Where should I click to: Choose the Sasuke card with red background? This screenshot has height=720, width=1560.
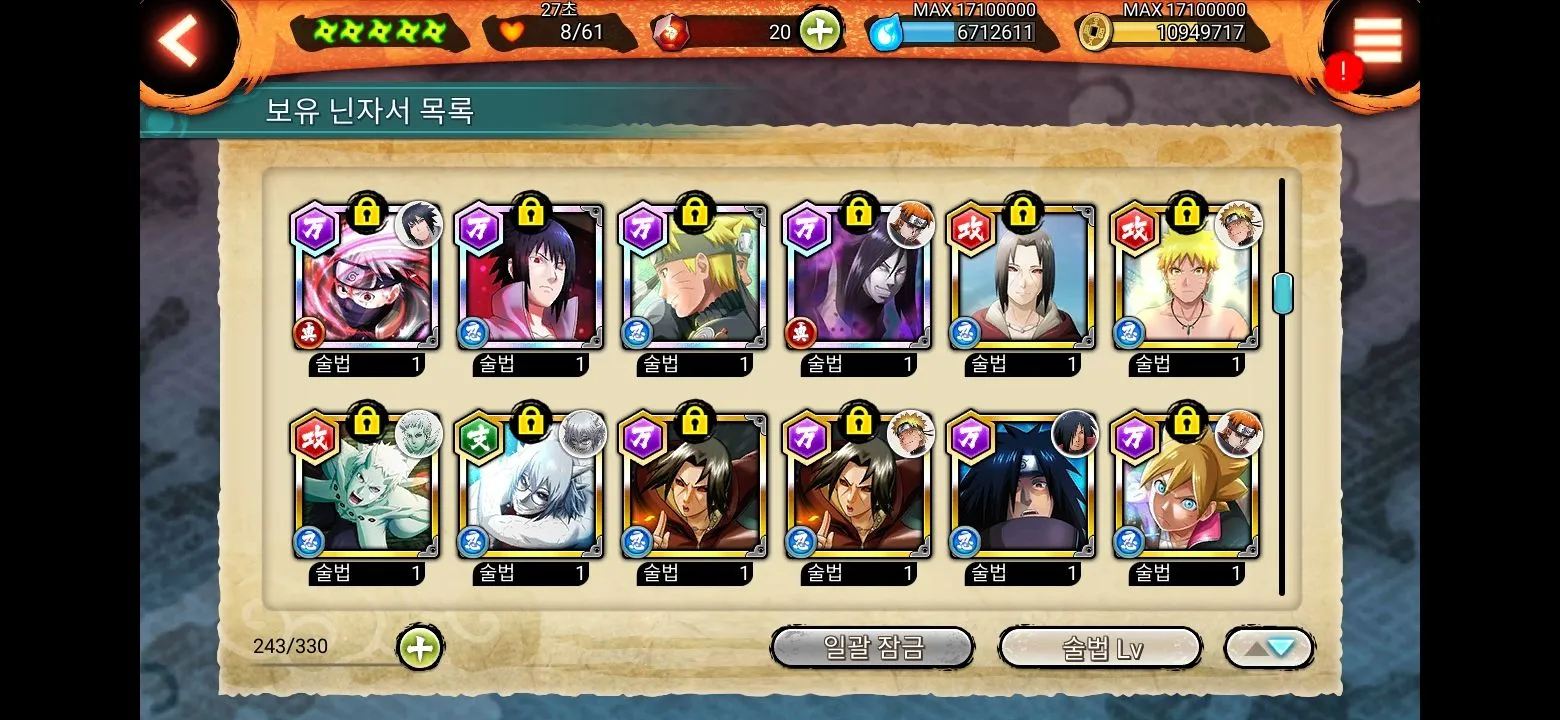point(530,280)
